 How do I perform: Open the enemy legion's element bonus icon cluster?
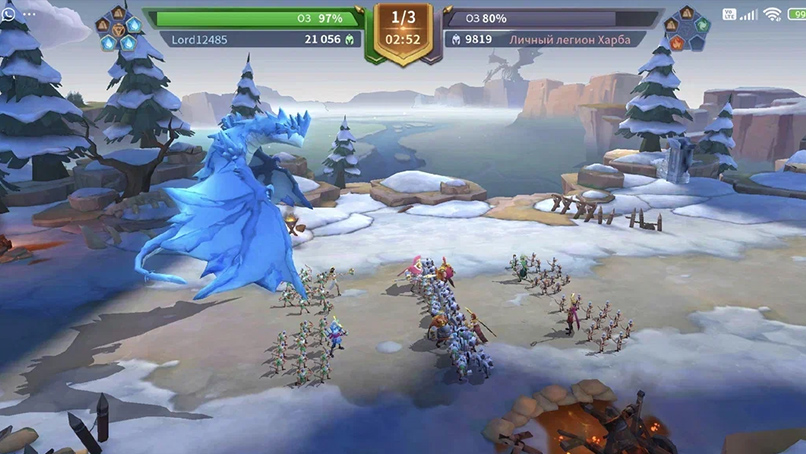(x=686, y=28)
